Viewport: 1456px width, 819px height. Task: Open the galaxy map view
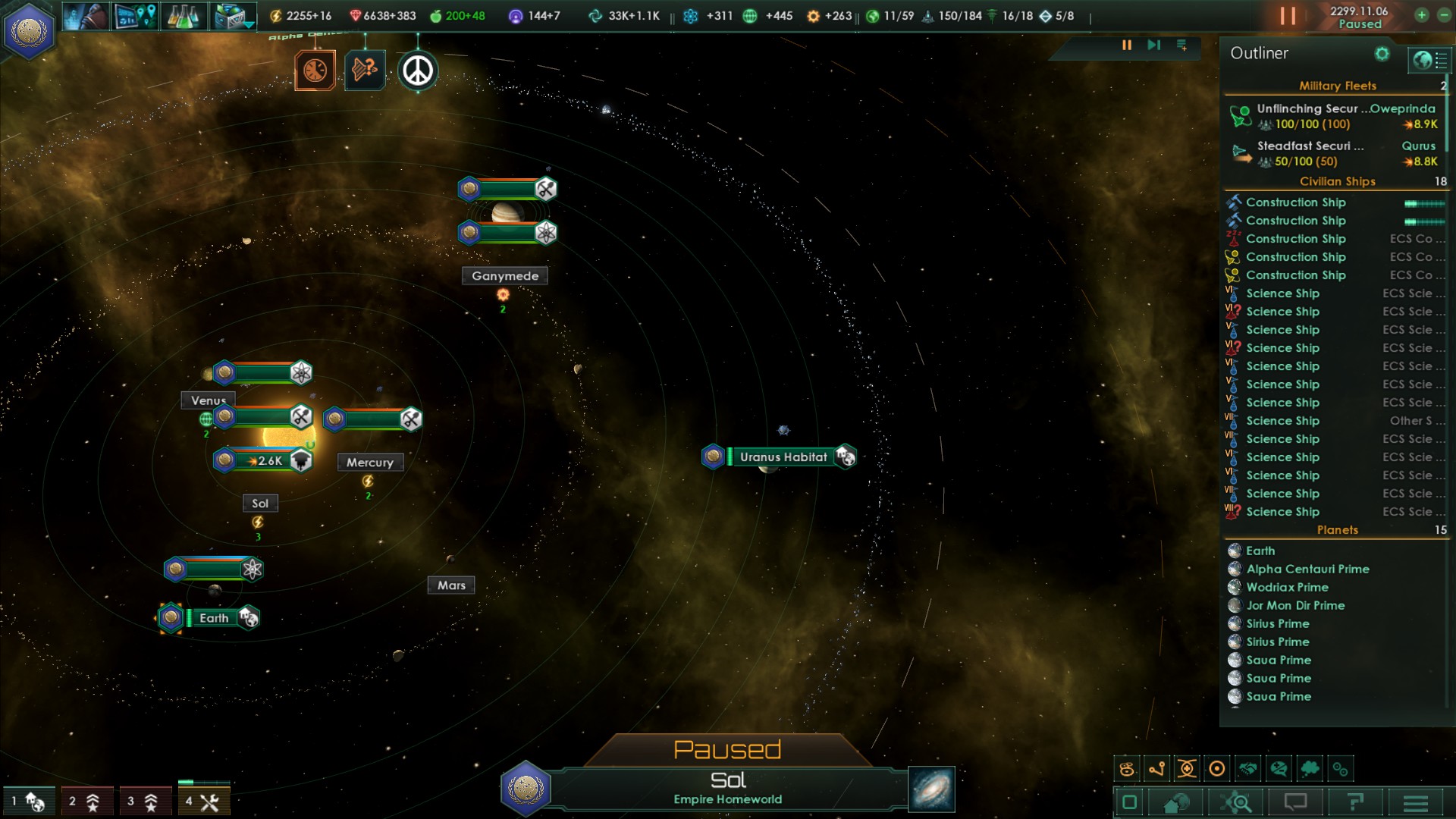tap(931, 789)
